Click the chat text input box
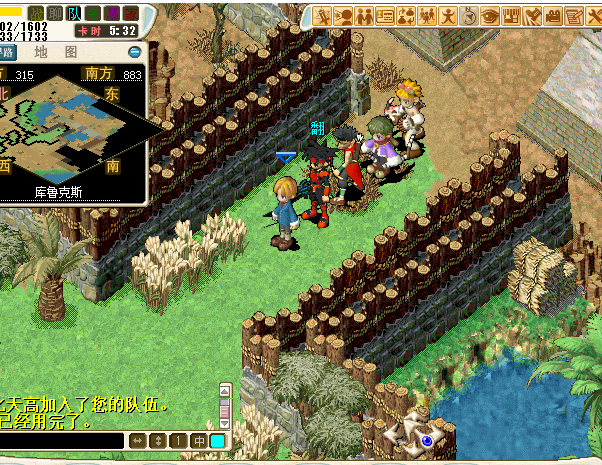 [62, 441]
